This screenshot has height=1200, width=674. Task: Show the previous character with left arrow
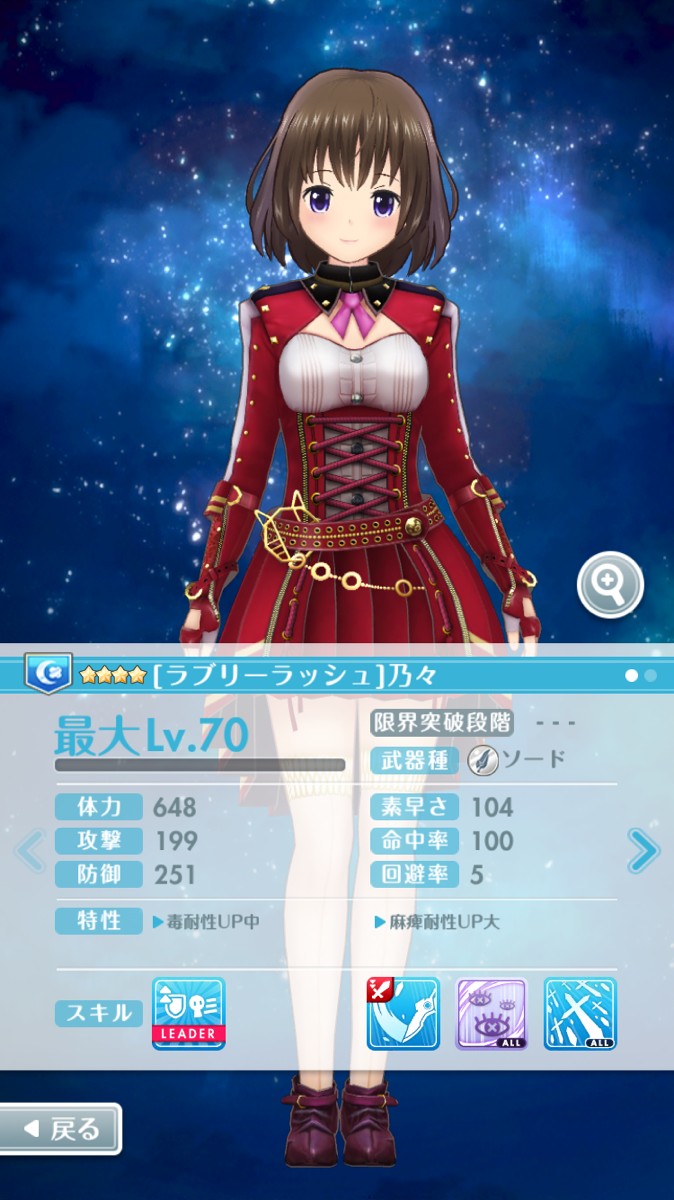(x=31, y=852)
